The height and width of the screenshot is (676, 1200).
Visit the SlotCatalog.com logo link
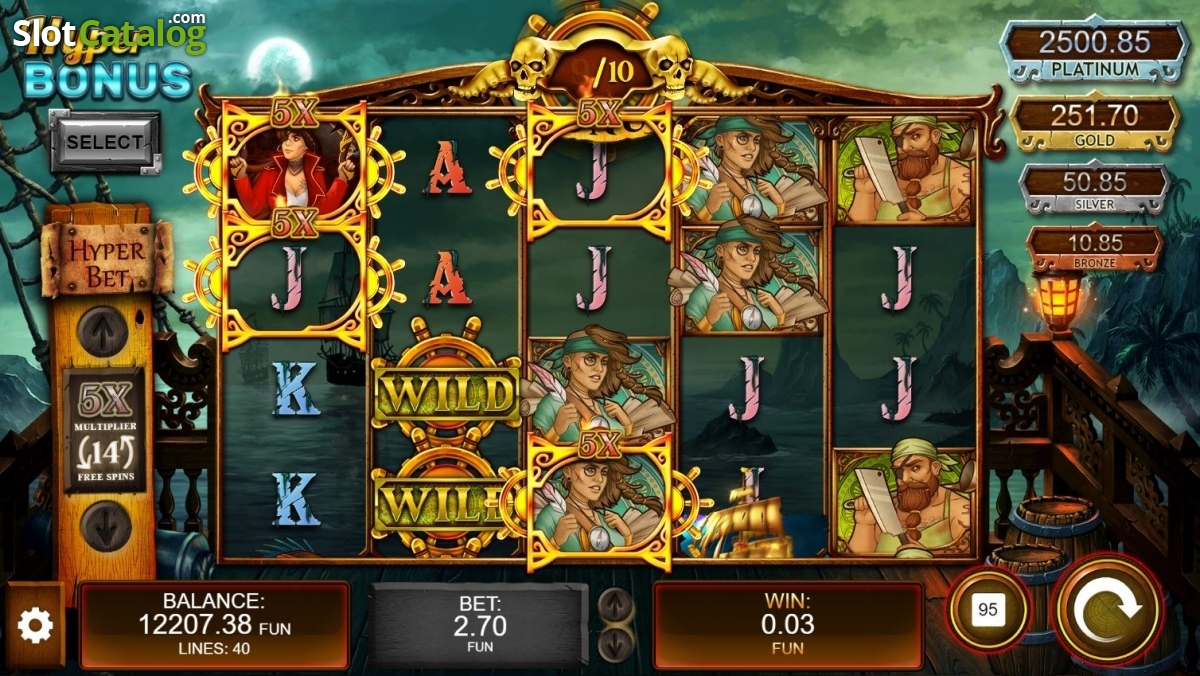coord(110,35)
